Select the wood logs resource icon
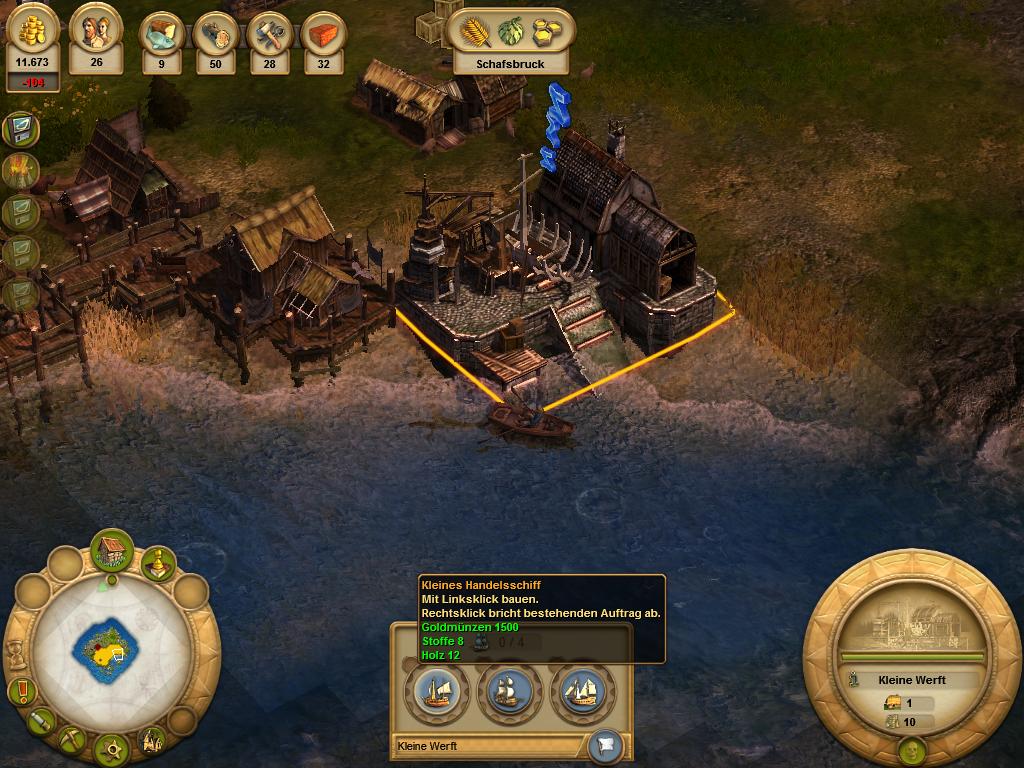The height and width of the screenshot is (768, 1024). point(215,33)
